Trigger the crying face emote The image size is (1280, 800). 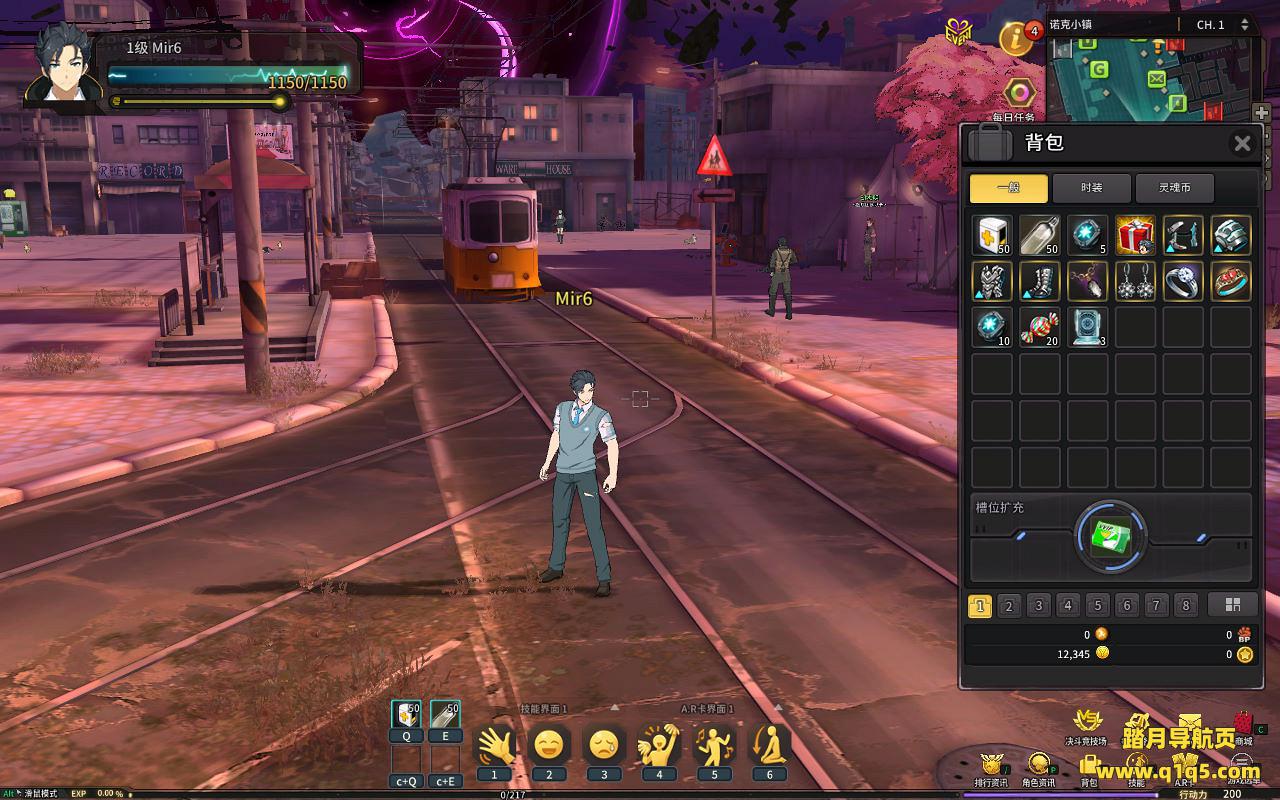(603, 744)
